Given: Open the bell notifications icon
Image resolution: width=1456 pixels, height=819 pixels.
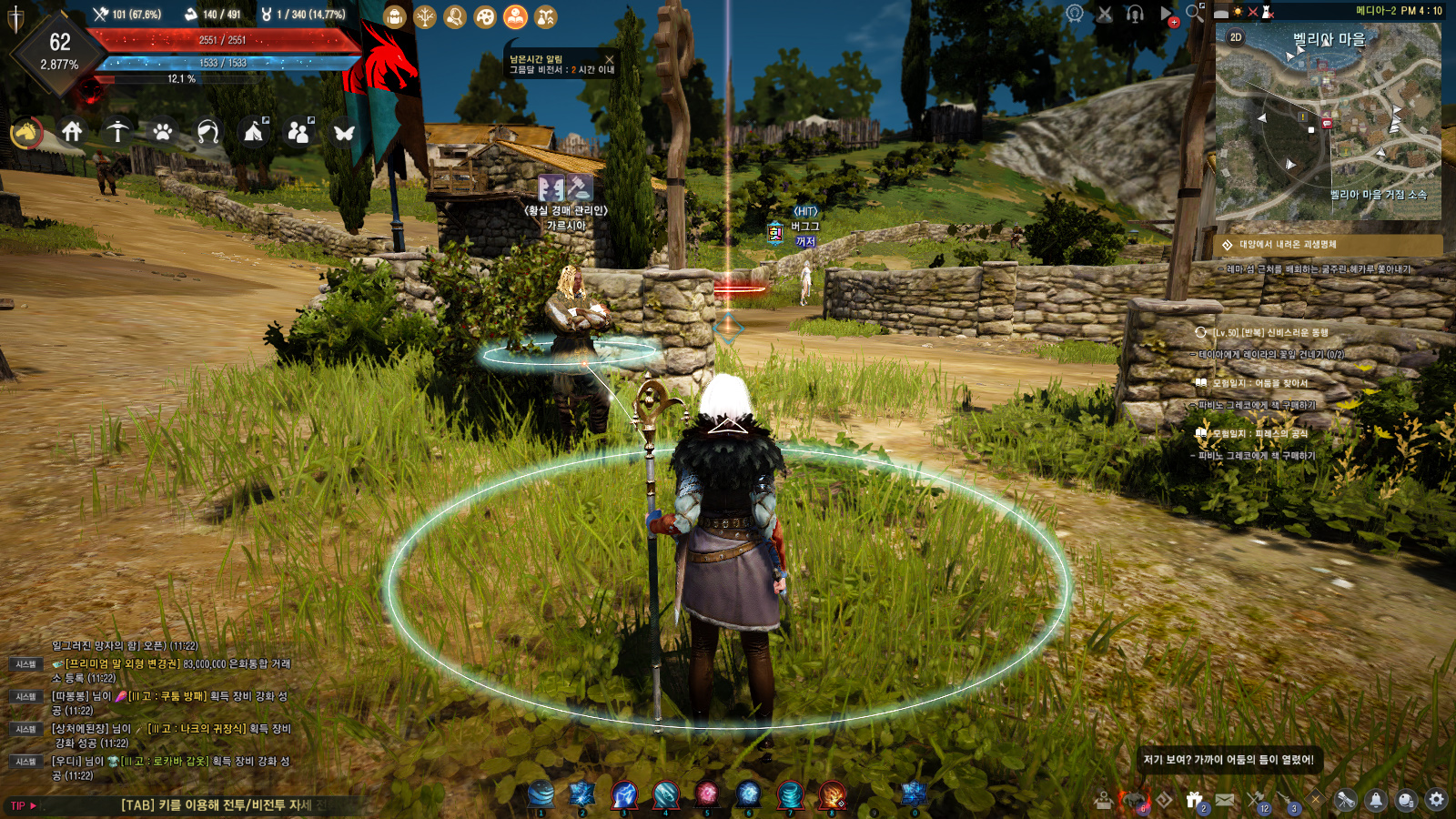Looking at the screenshot, I should 1376,800.
